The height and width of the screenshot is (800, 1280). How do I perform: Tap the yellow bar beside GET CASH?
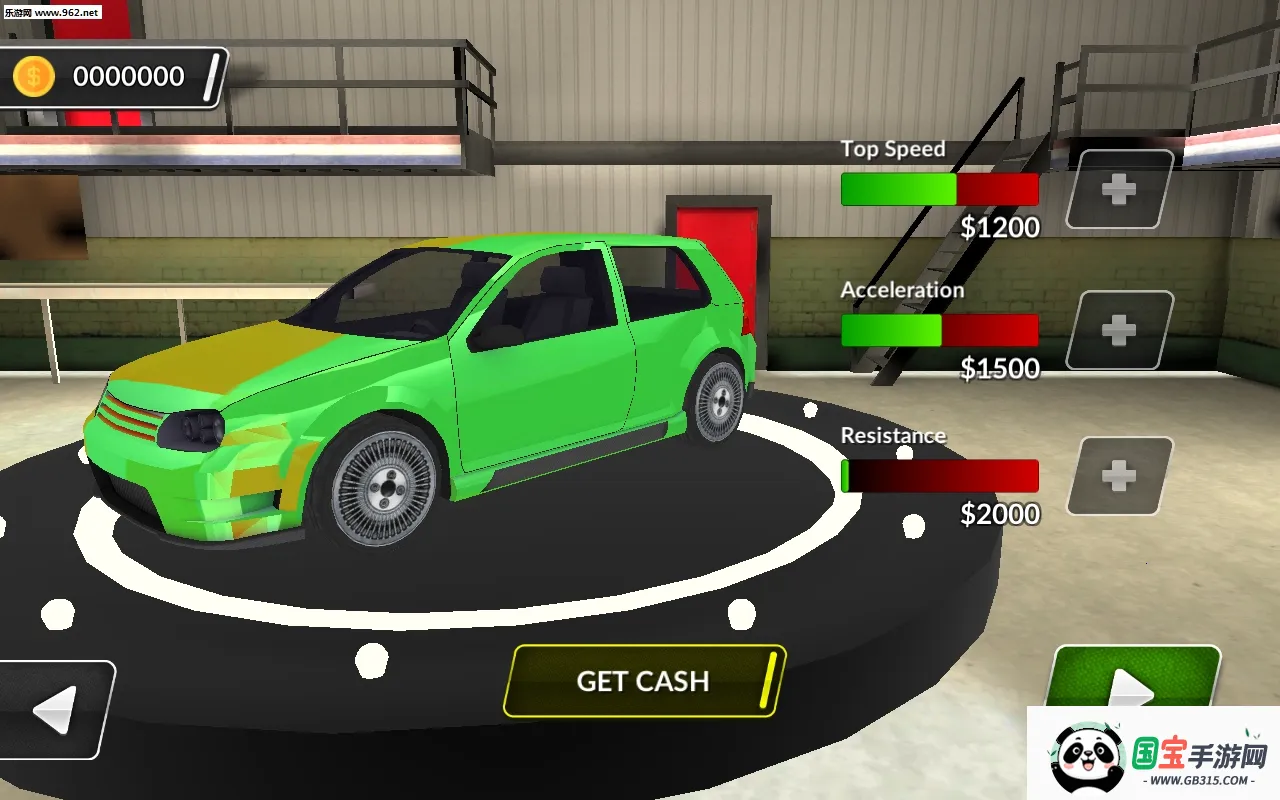(765, 681)
